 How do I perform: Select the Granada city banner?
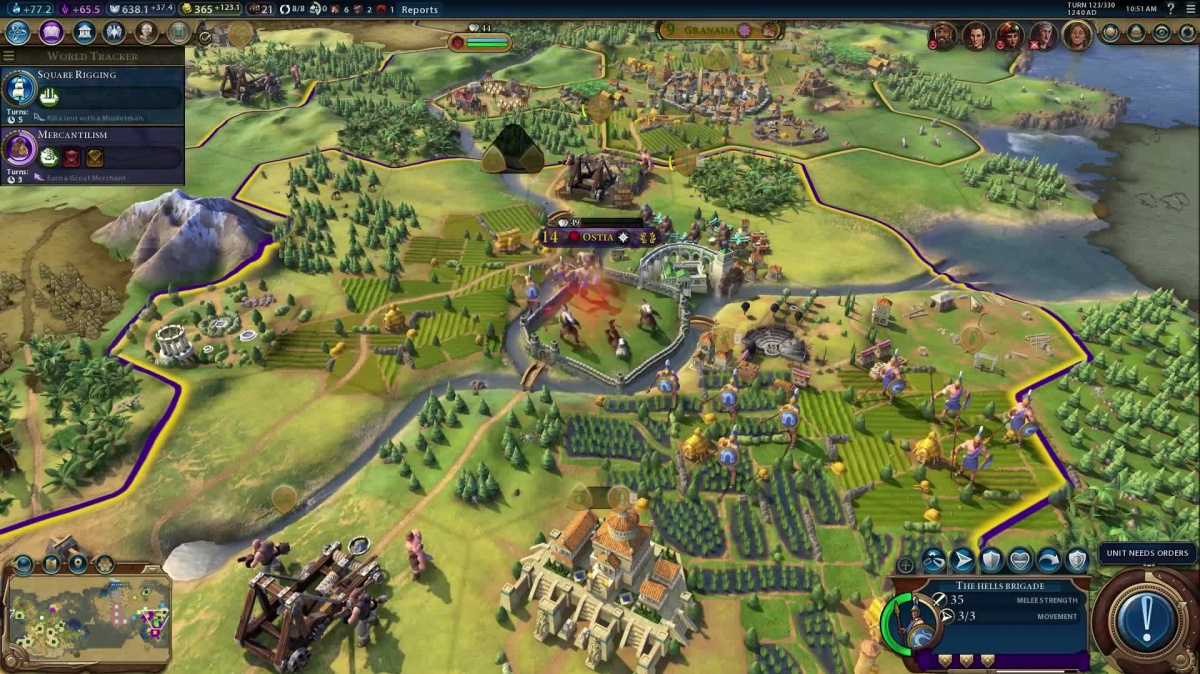pos(709,31)
